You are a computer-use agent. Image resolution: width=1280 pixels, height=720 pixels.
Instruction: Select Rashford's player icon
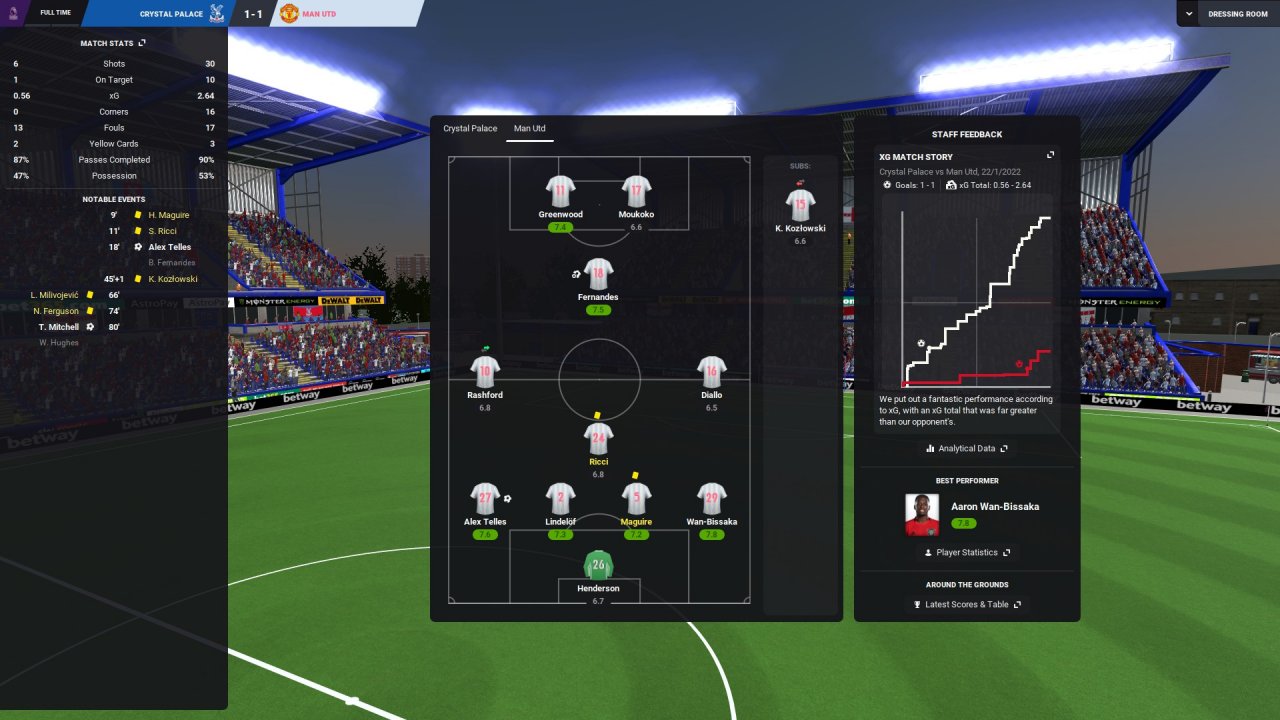click(485, 372)
